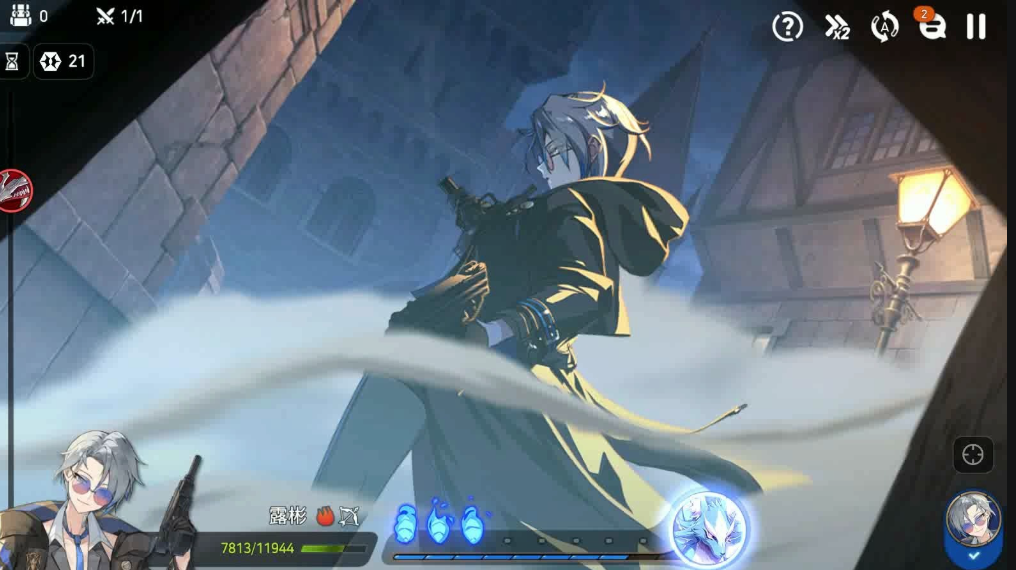Click the crosshair target lock button
The width and height of the screenshot is (1016, 570).
[x=973, y=455]
